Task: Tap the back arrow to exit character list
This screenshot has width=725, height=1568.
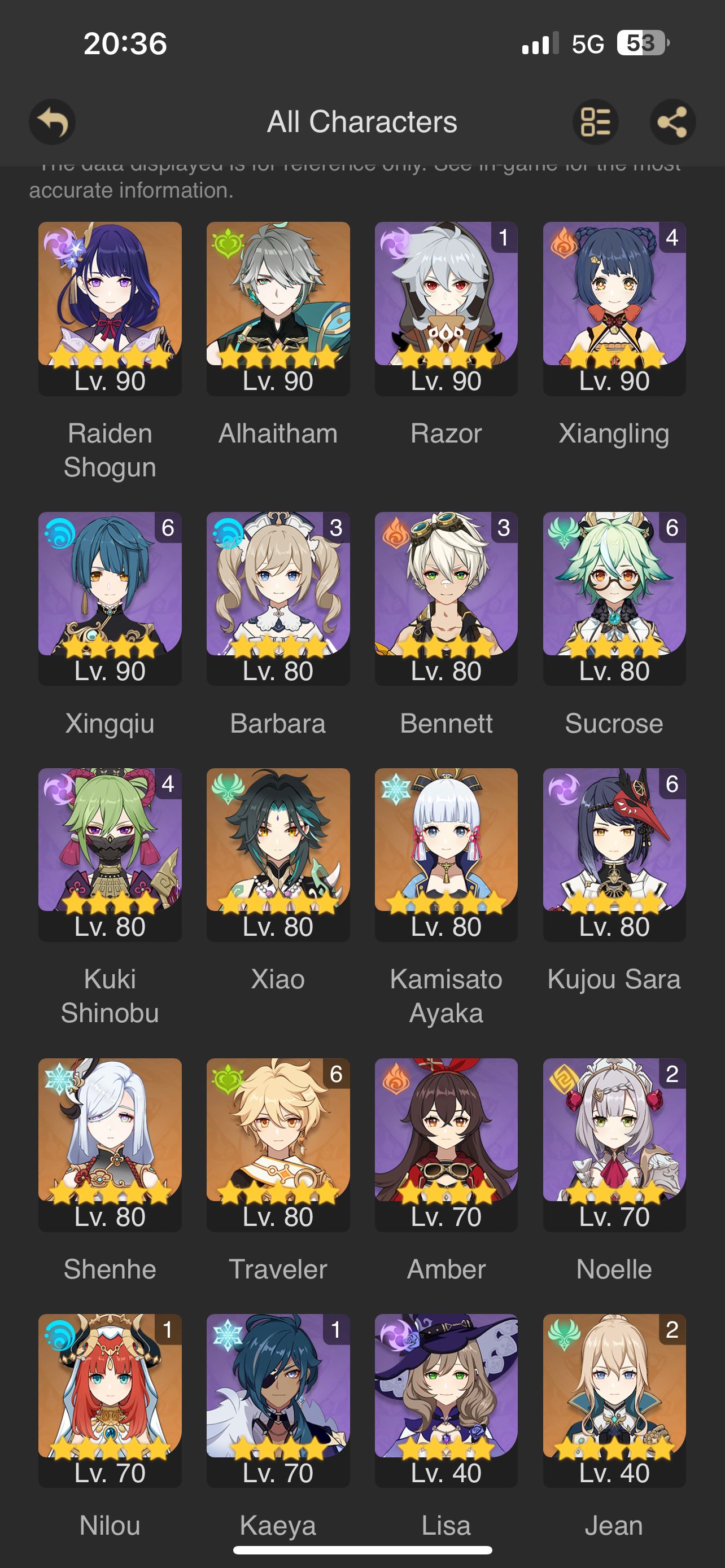Action: coord(53,122)
